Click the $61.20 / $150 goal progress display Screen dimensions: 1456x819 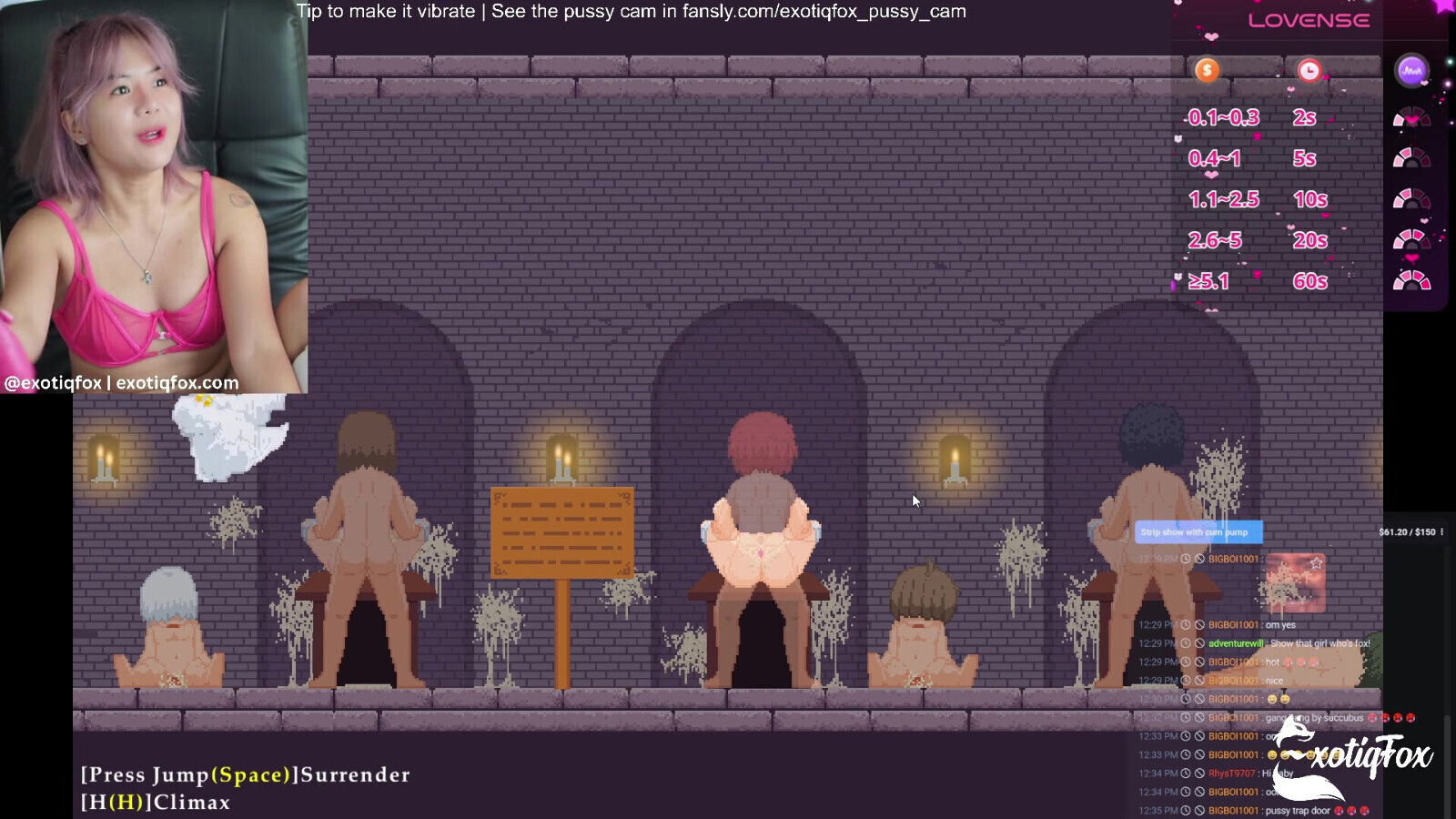[1407, 532]
